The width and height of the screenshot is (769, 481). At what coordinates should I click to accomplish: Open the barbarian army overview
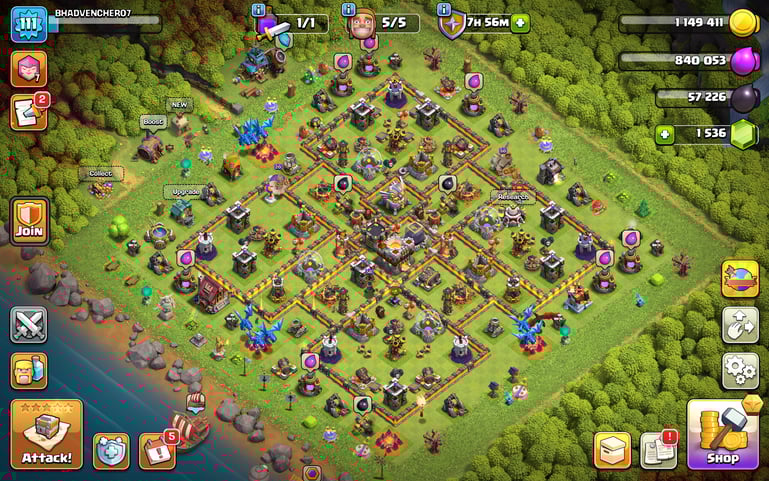pyautogui.click(x=29, y=371)
